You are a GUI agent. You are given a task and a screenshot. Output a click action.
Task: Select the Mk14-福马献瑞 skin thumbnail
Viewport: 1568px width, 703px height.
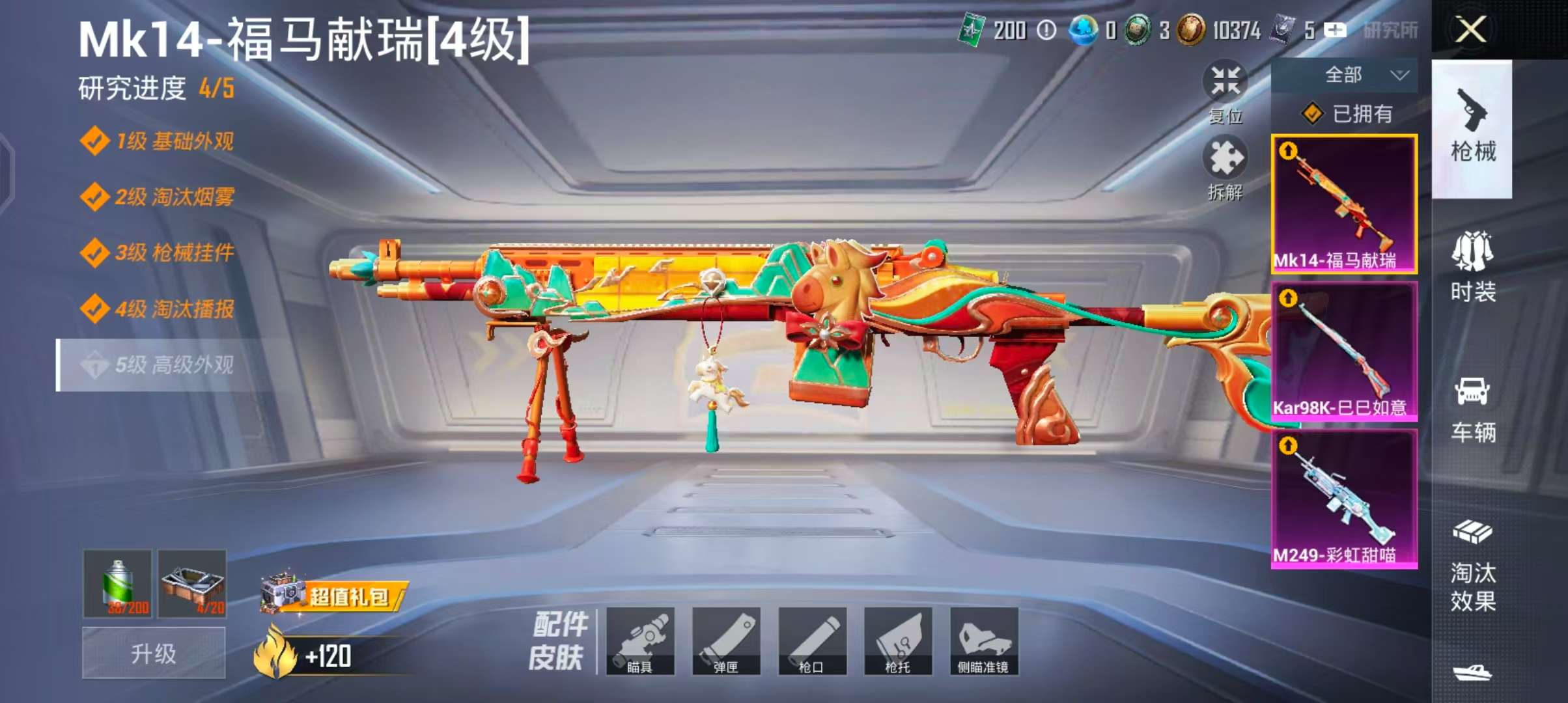(1344, 204)
